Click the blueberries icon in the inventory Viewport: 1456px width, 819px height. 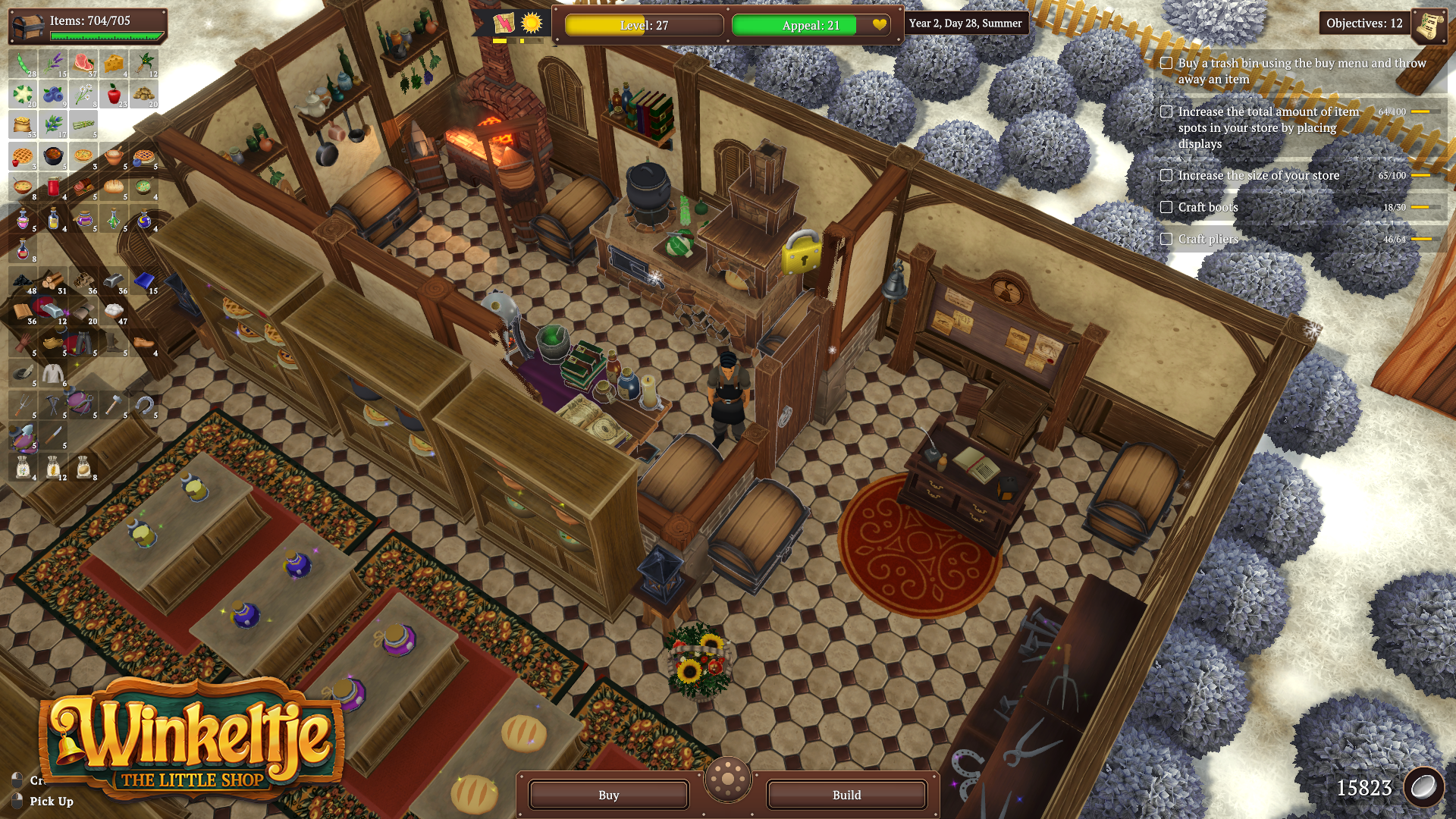(x=53, y=95)
